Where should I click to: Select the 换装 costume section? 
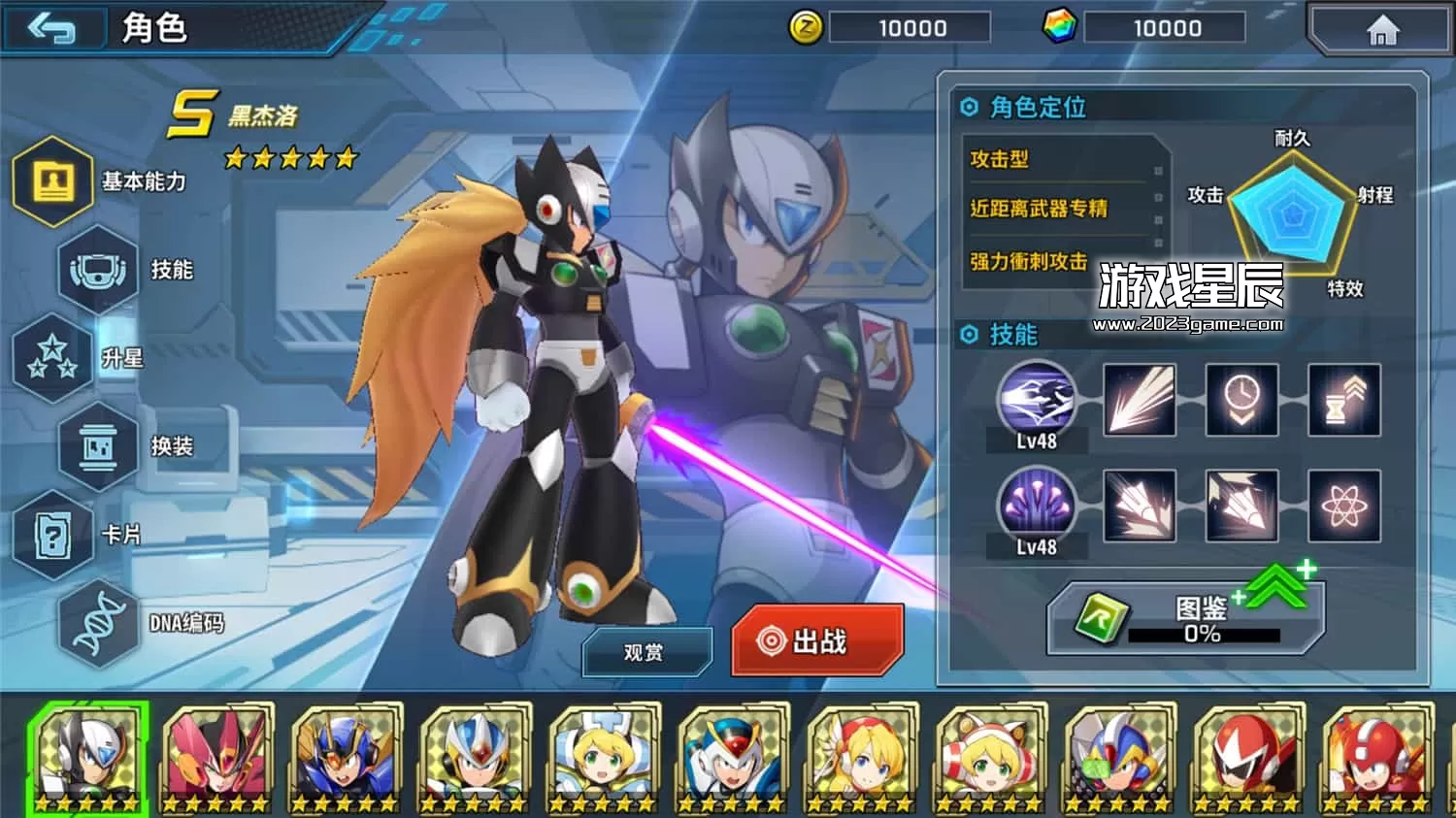(x=99, y=446)
